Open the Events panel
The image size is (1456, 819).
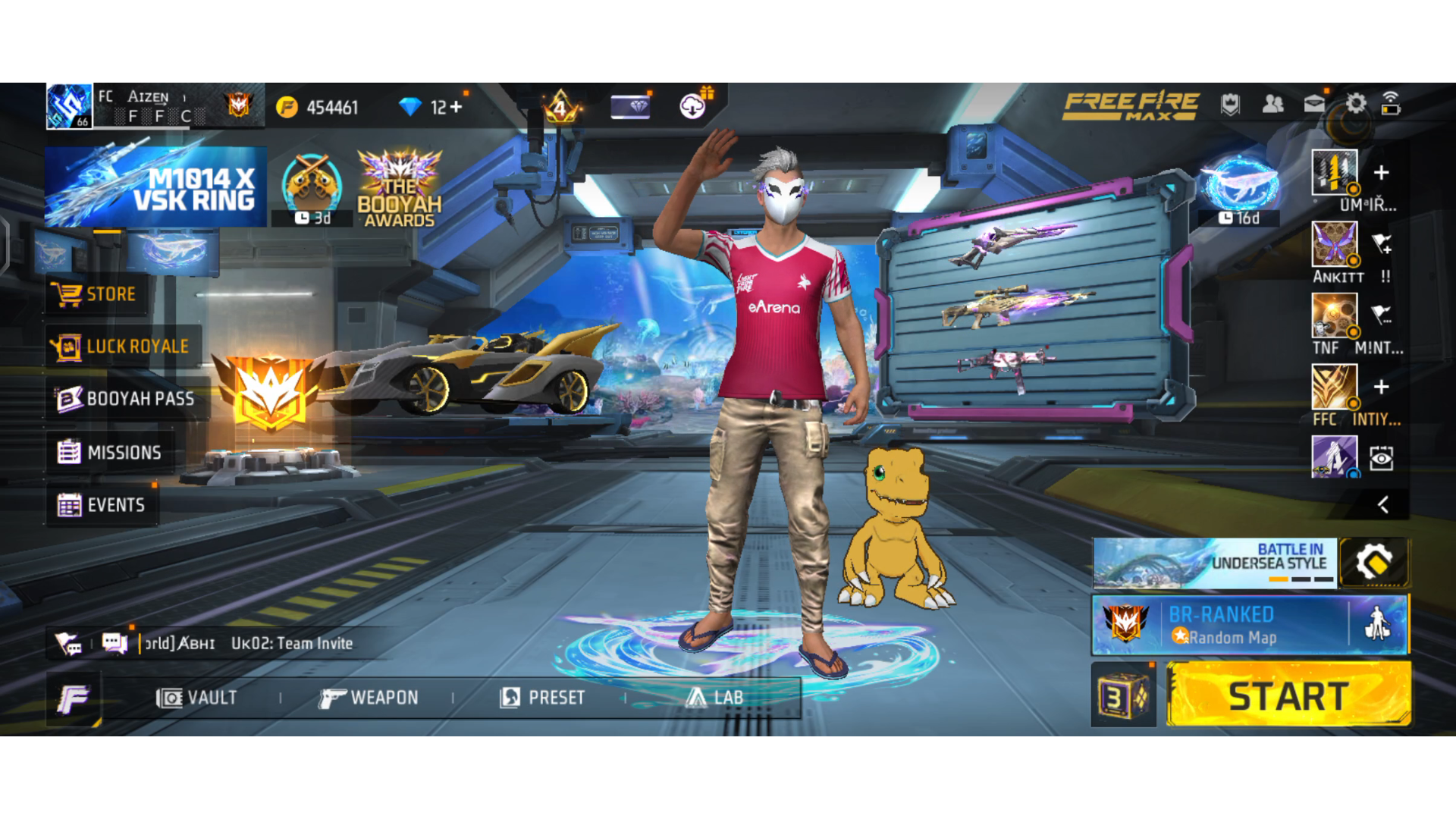pos(106,505)
